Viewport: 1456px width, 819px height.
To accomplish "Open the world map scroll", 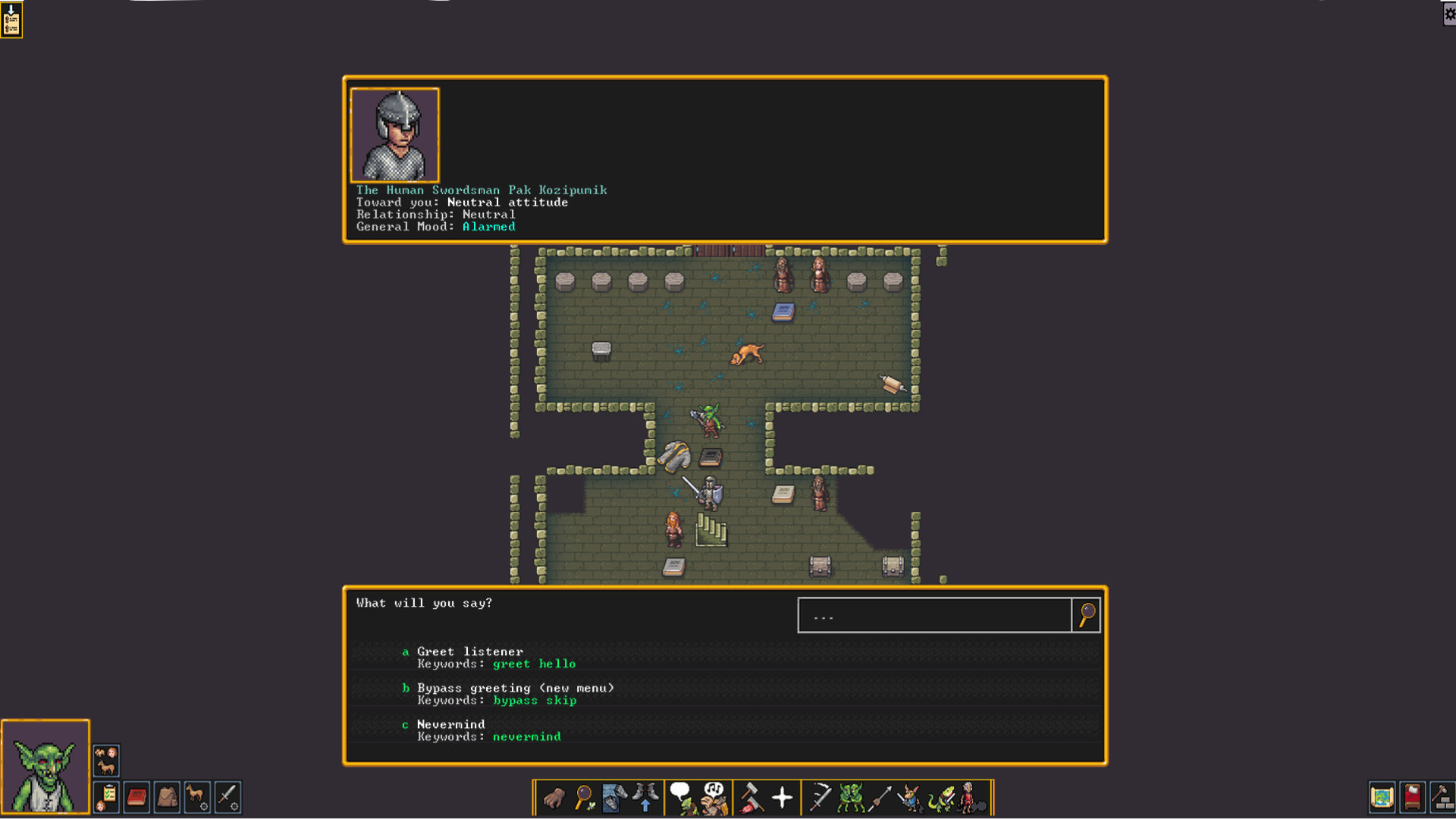I will pos(1382,798).
